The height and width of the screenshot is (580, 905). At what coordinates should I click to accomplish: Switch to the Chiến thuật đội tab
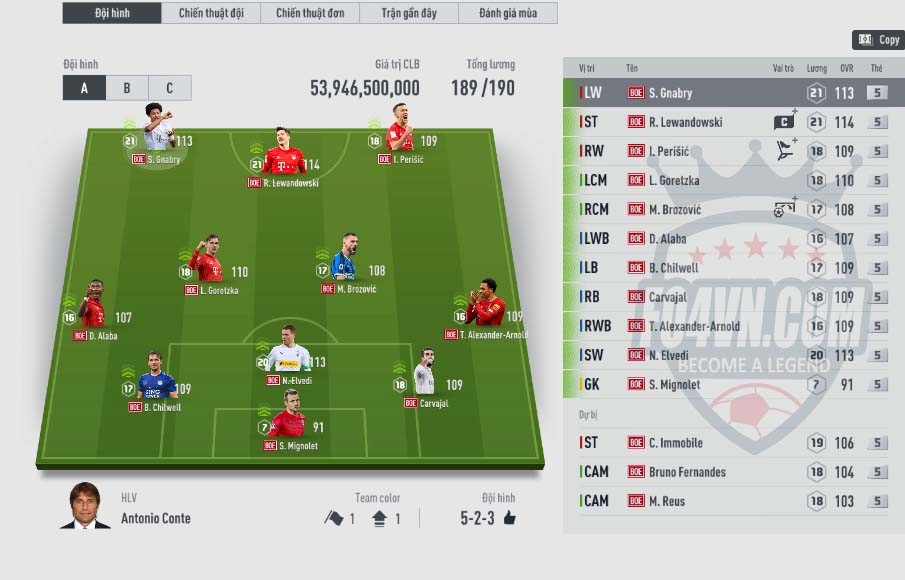(x=210, y=13)
